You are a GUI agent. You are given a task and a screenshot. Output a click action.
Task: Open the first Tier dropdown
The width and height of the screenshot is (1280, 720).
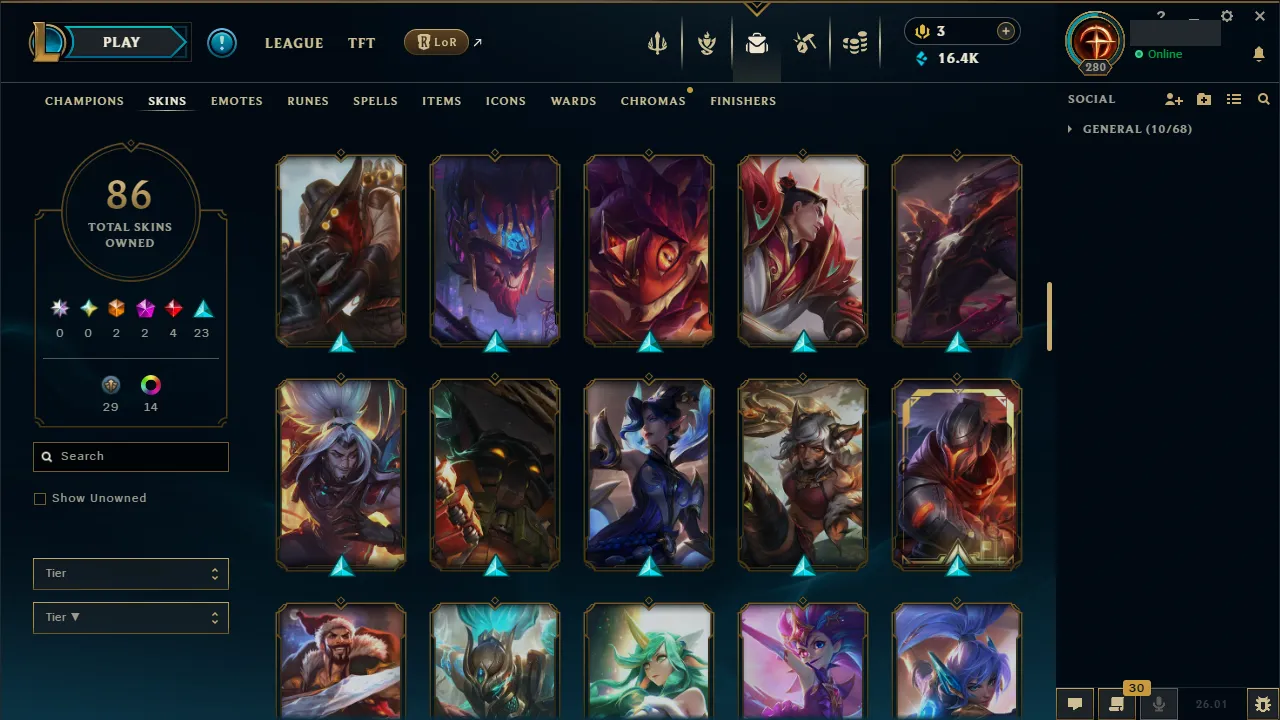click(130, 573)
